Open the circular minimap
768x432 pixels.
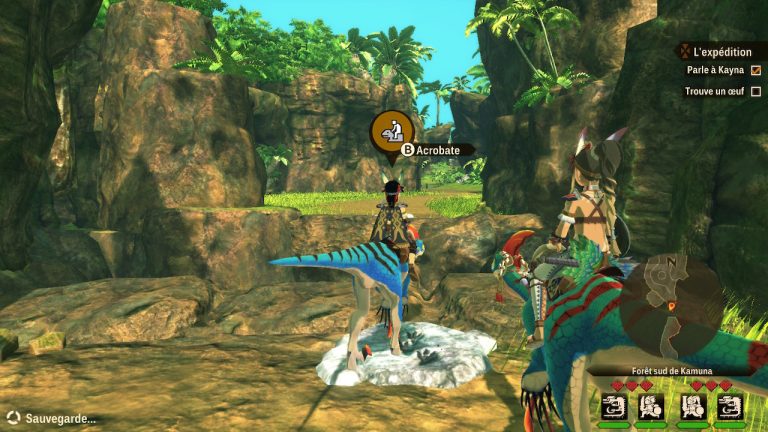click(x=672, y=296)
